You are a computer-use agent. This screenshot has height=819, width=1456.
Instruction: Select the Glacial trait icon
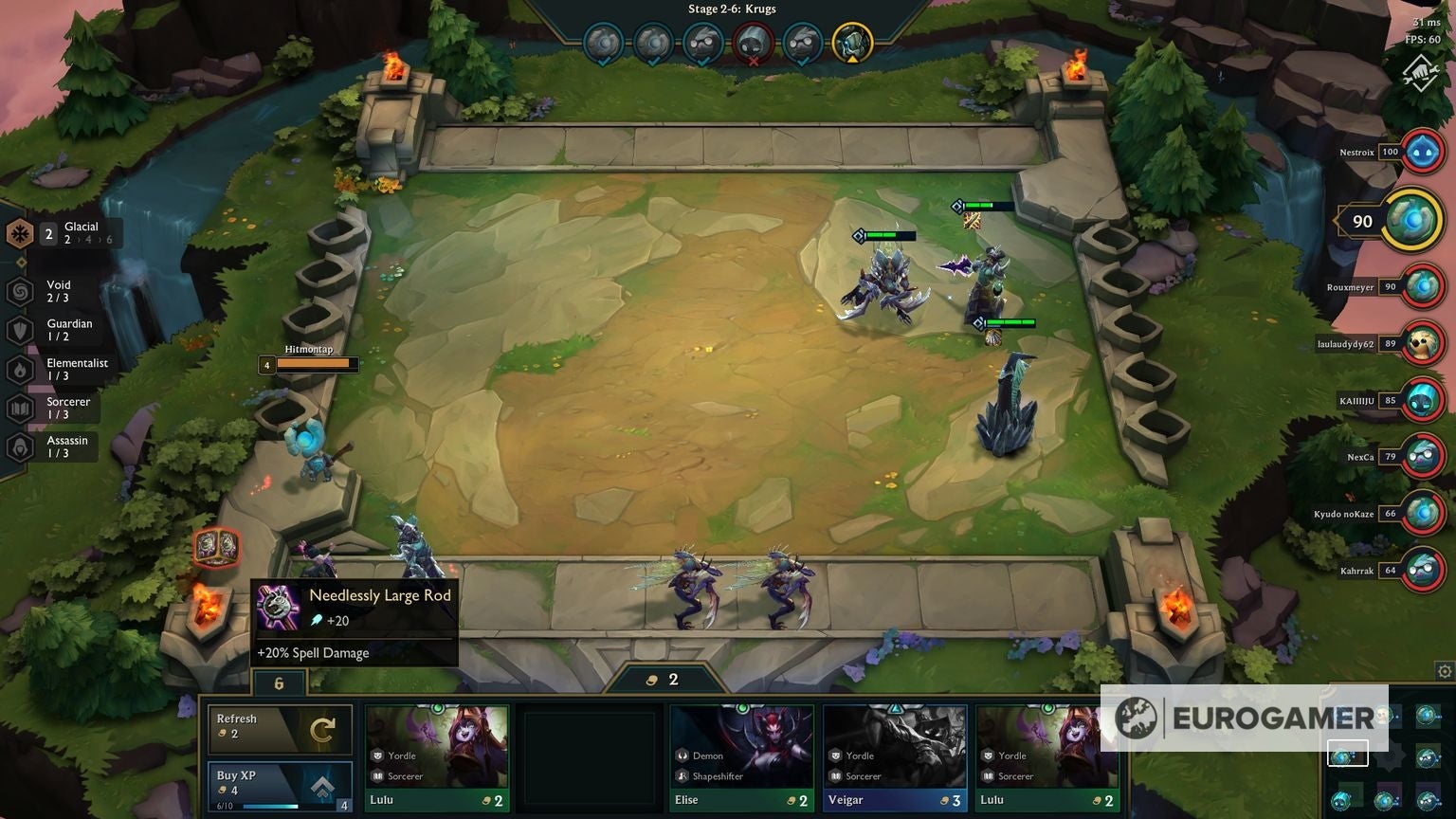[19, 232]
